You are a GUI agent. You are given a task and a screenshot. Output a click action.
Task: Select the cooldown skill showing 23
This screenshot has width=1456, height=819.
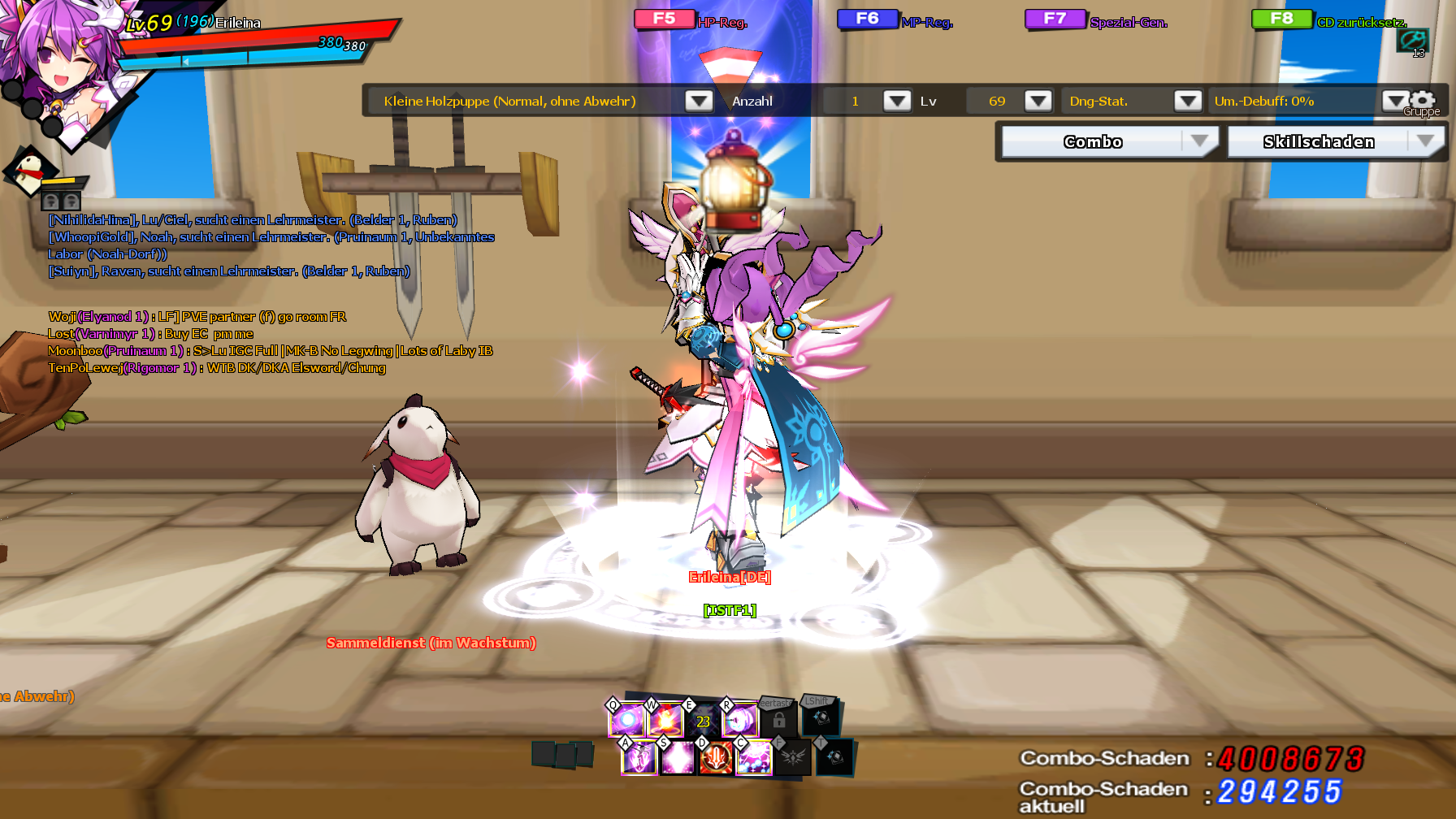[x=703, y=721]
